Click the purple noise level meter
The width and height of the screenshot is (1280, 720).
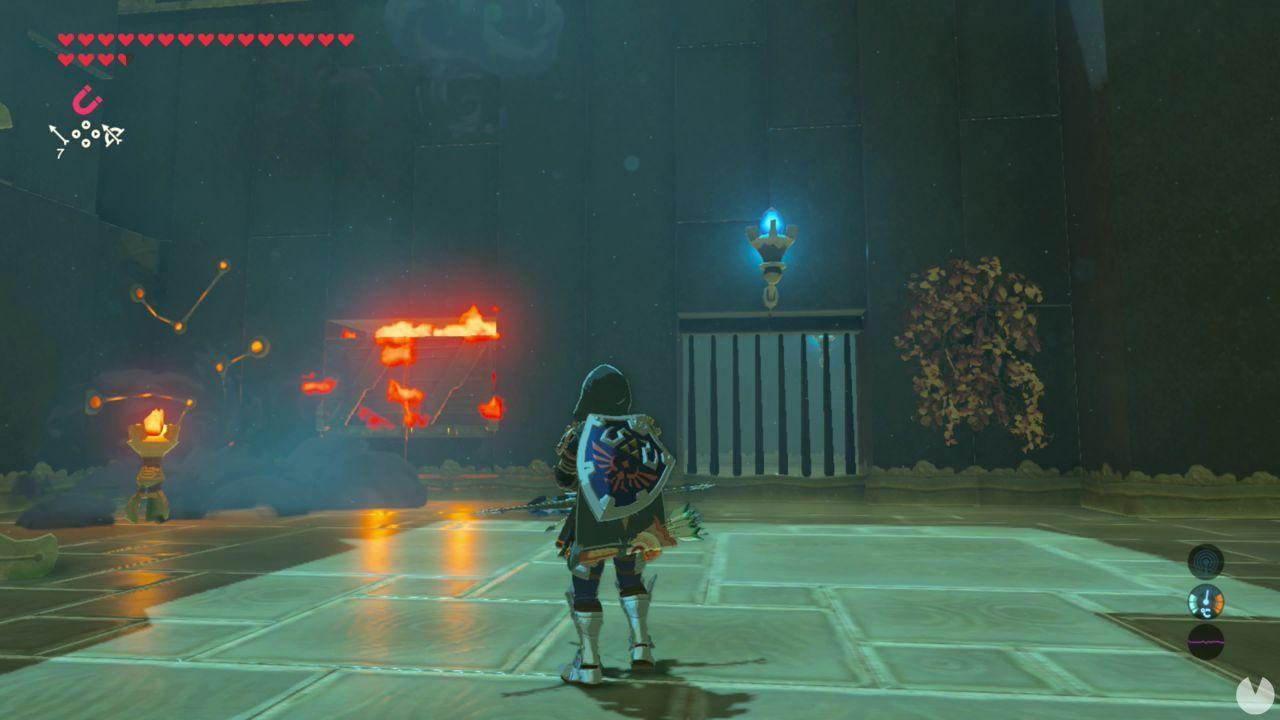(x=1206, y=642)
